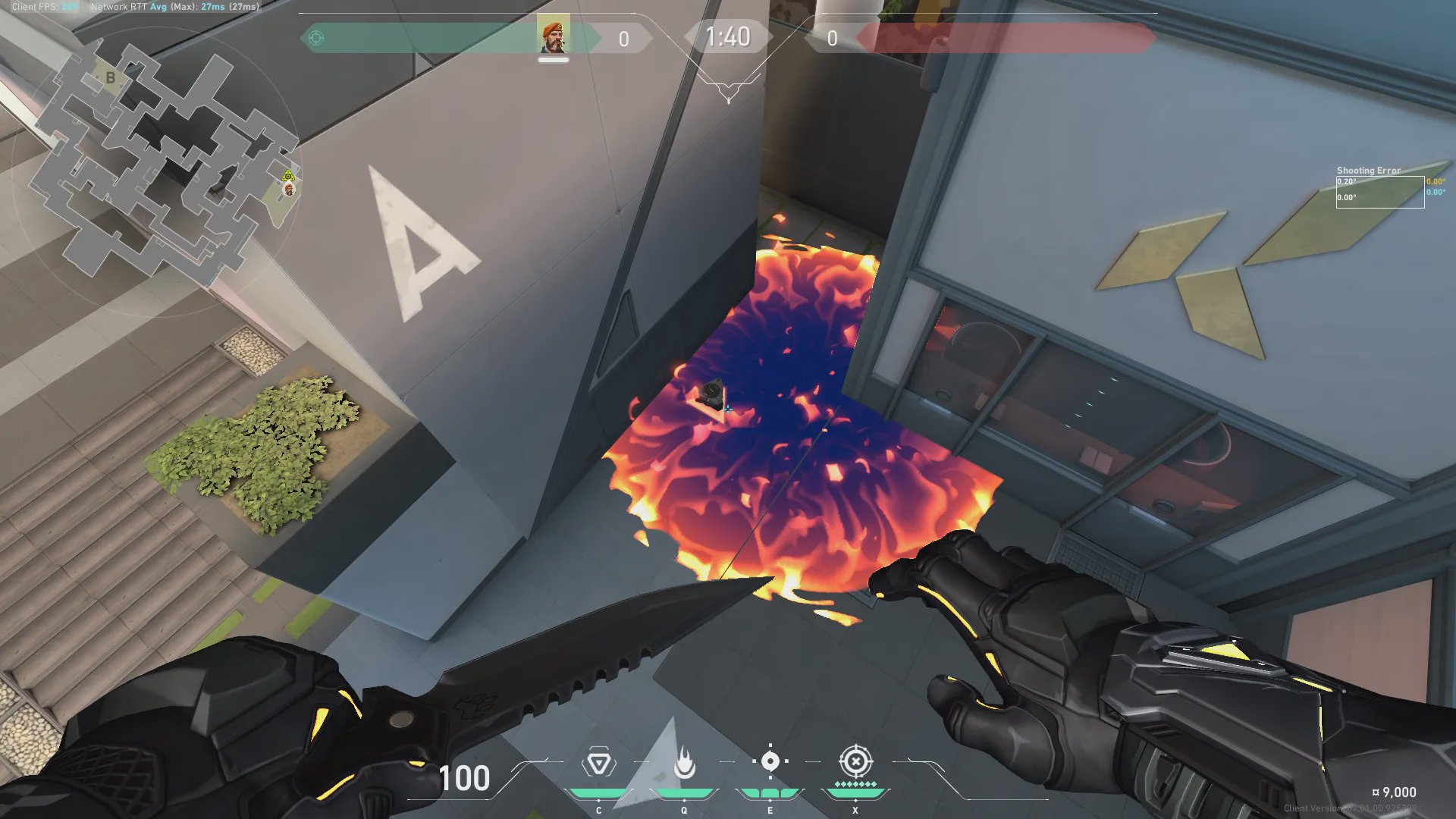Trigger the Orbital Strike ultimate icon
Viewport: 1456px width, 819px height.
(x=855, y=761)
